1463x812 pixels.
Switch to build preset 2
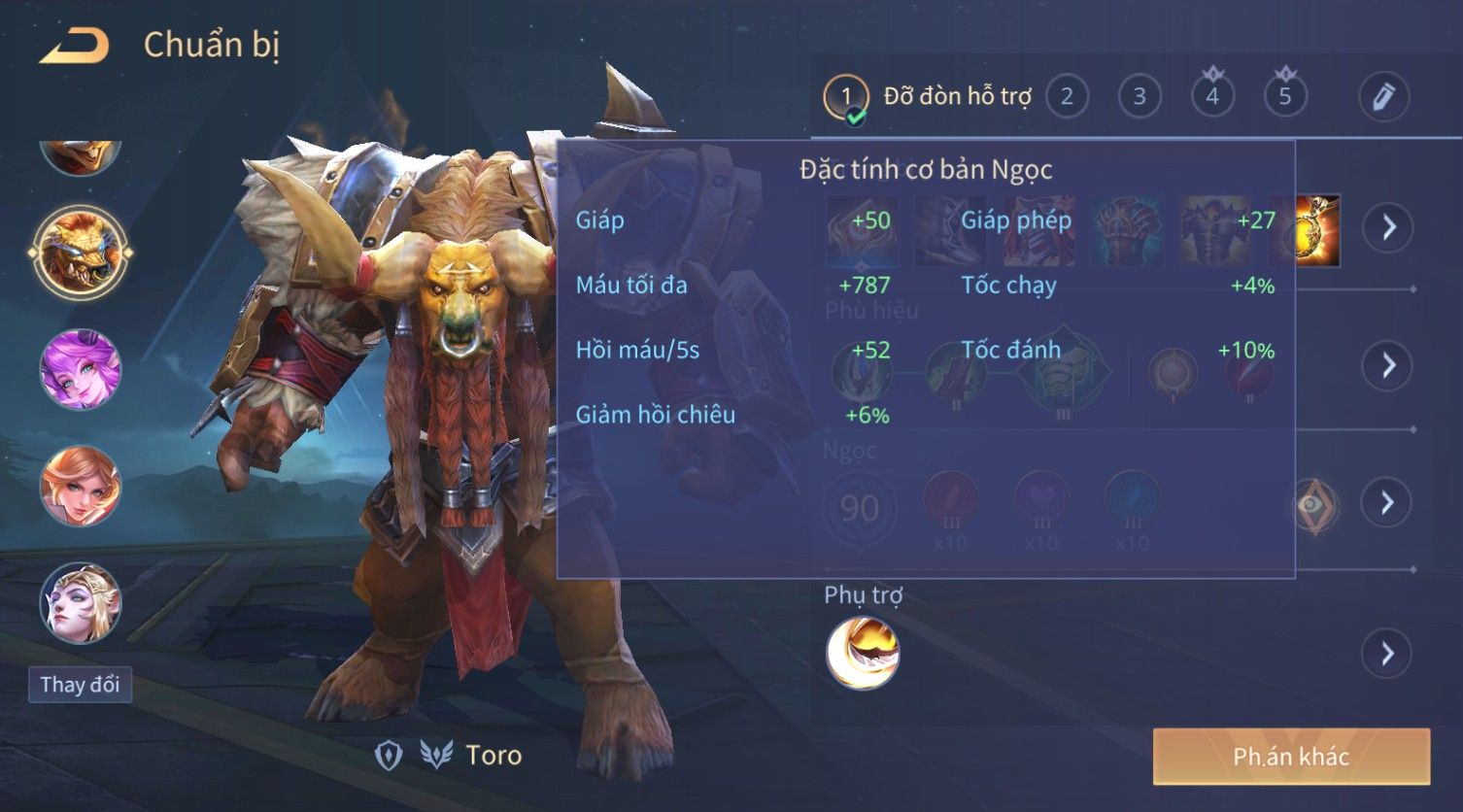pos(1067,96)
